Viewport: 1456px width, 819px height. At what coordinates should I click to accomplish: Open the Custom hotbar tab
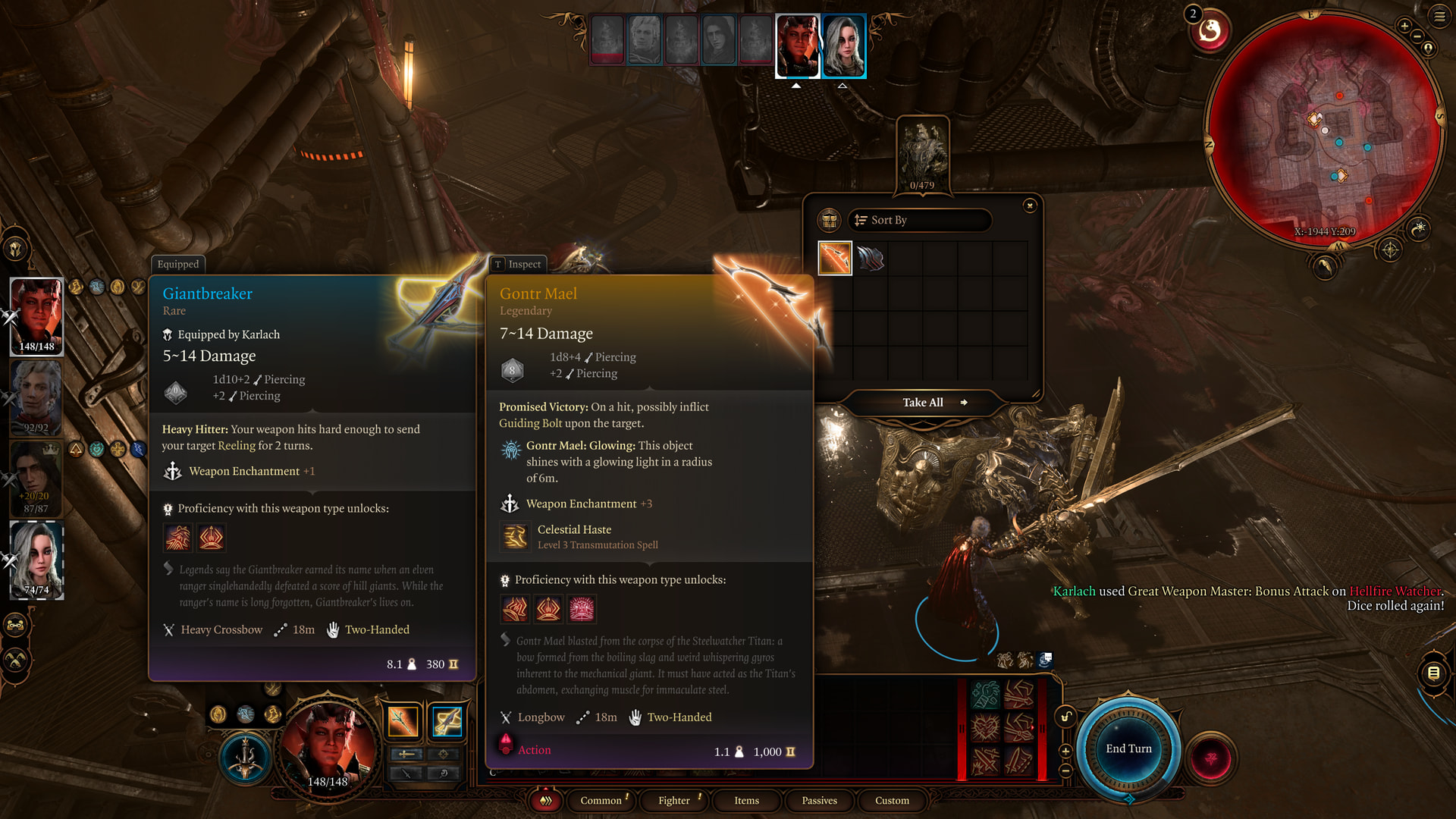pyautogui.click(x=892, y=801)
